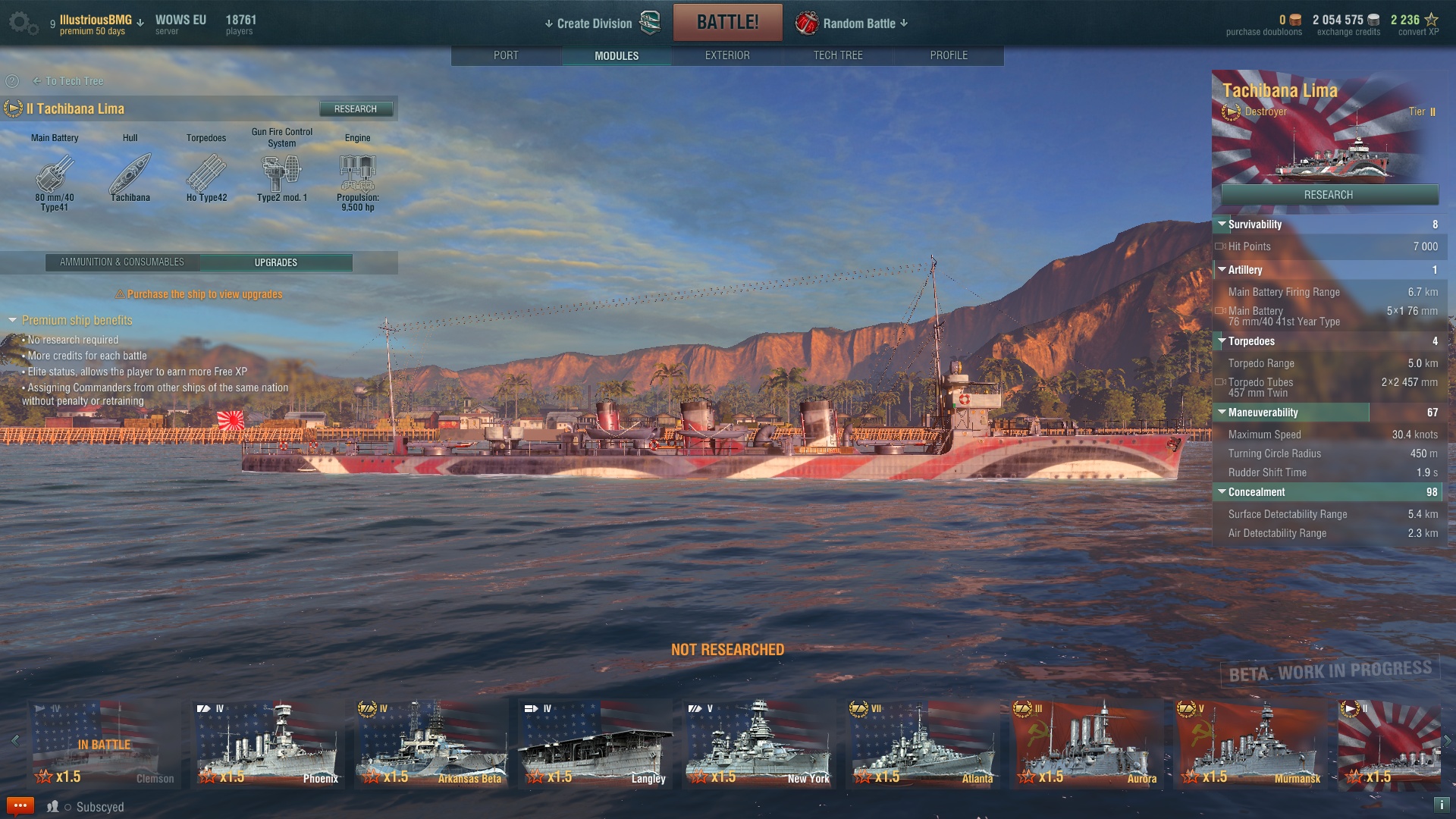Screen dimensions: 1456x819
Task: Pick the Type2 mod. 1 fire control module
Action: (281, 175)
